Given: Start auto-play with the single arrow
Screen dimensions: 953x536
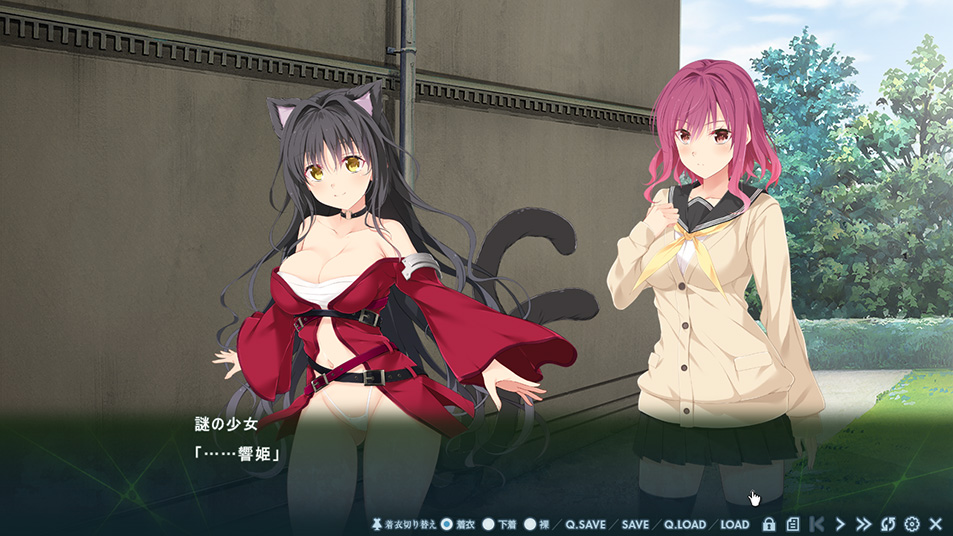Looking at the screenshot, I should (840, 524).
